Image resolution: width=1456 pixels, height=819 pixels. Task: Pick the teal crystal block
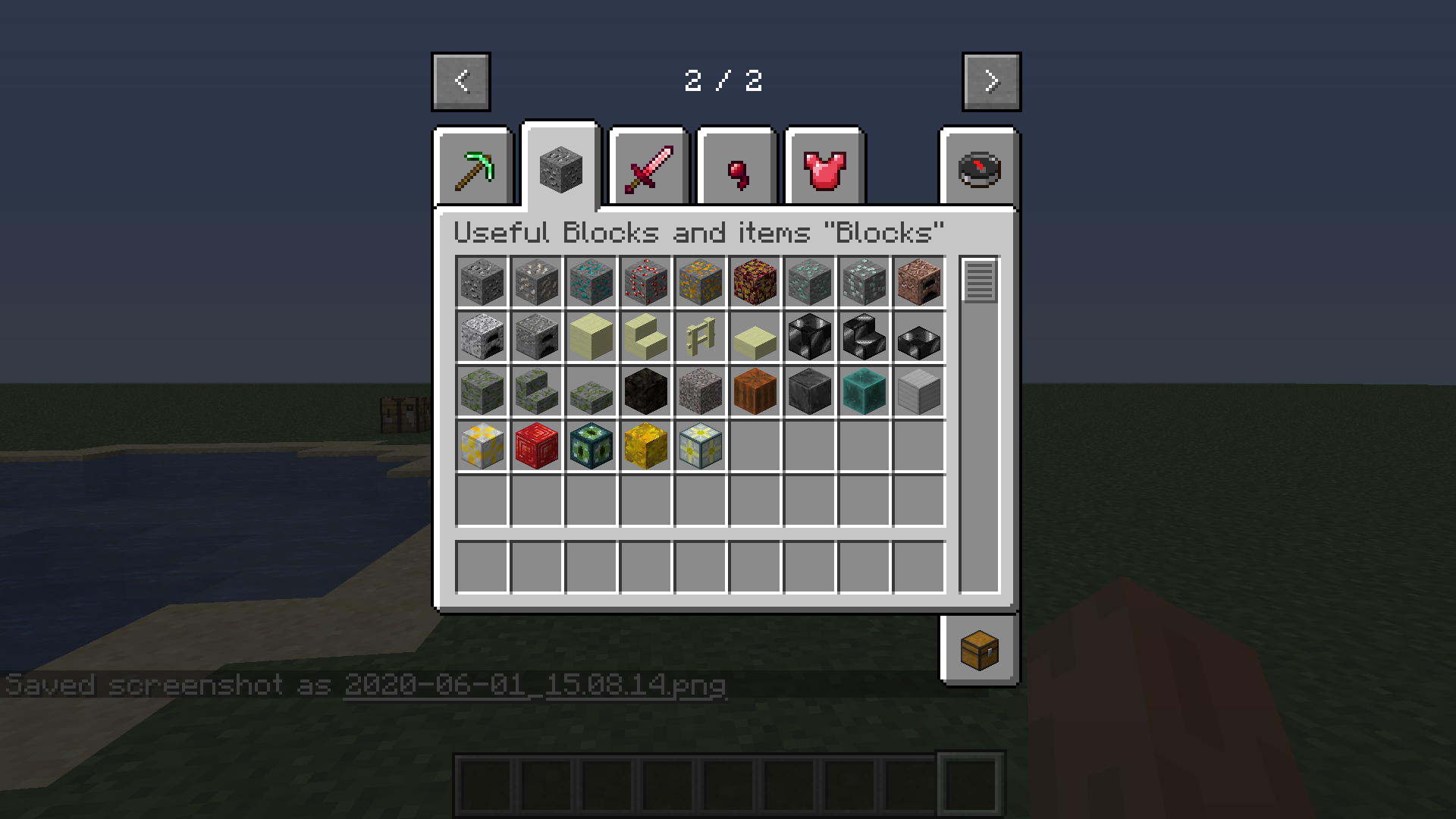(x=864, y=391)
